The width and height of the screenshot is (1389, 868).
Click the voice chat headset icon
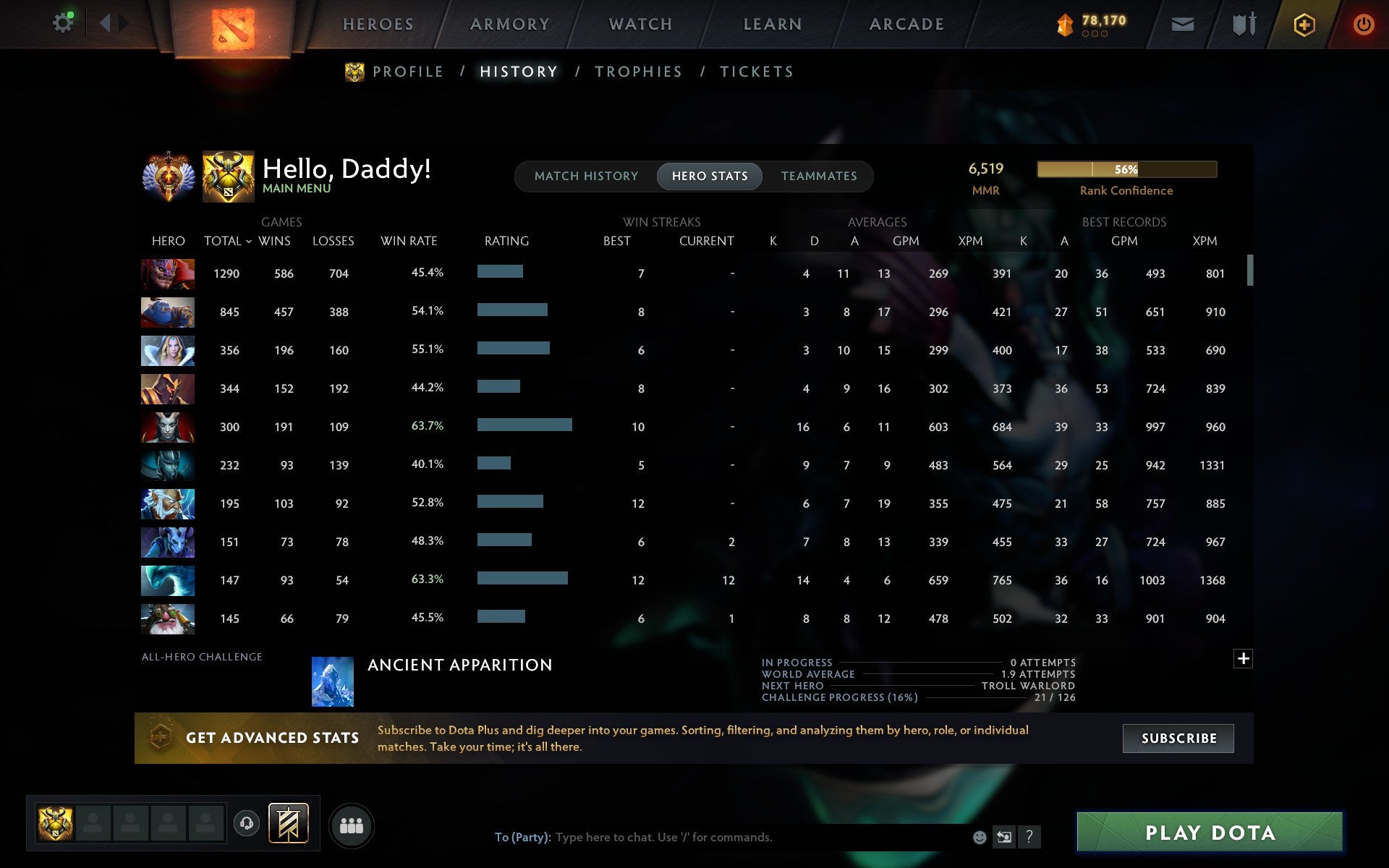pyautogui.click(x=246, y=824)
